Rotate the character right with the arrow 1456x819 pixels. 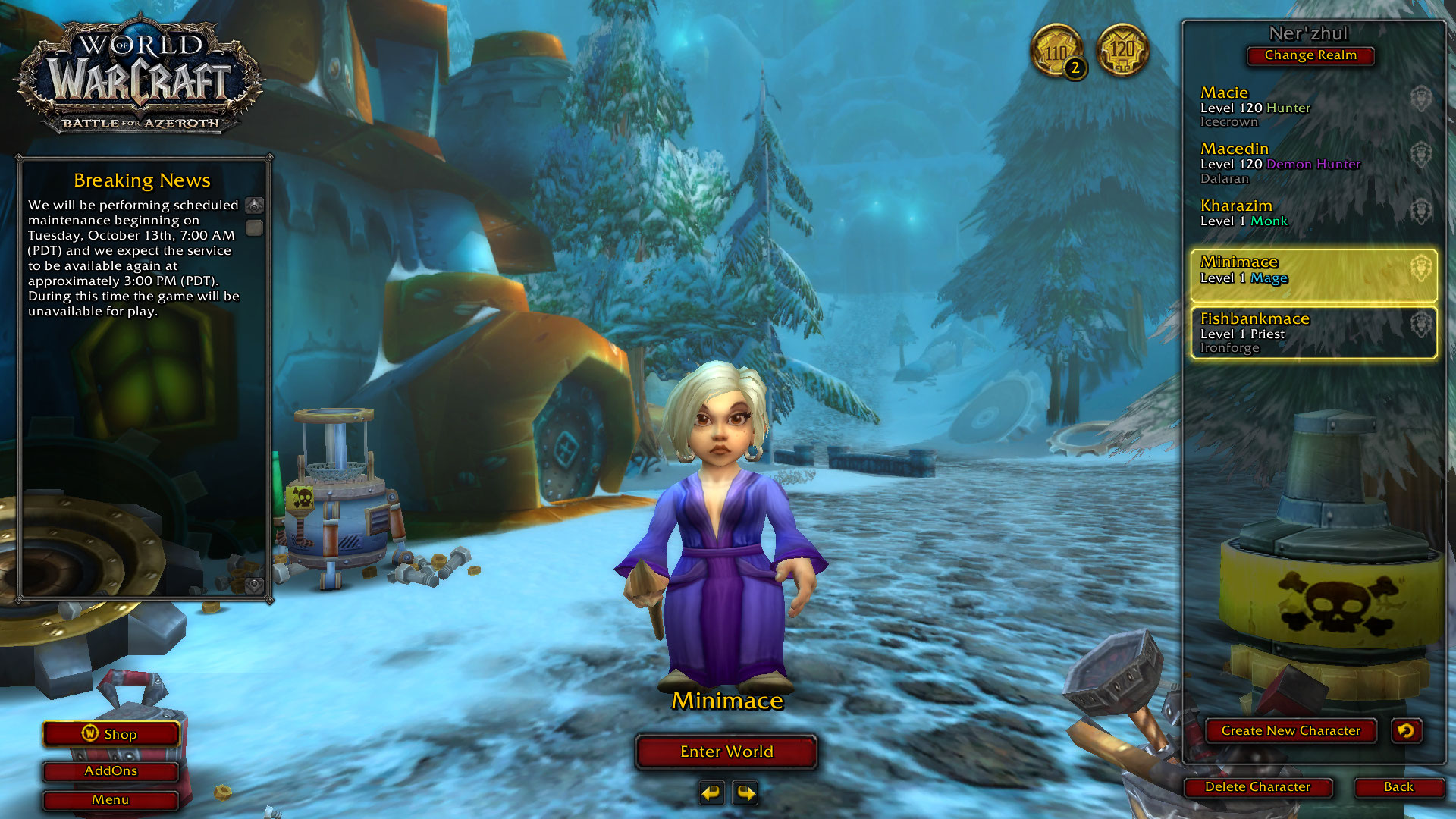[746, 793]
